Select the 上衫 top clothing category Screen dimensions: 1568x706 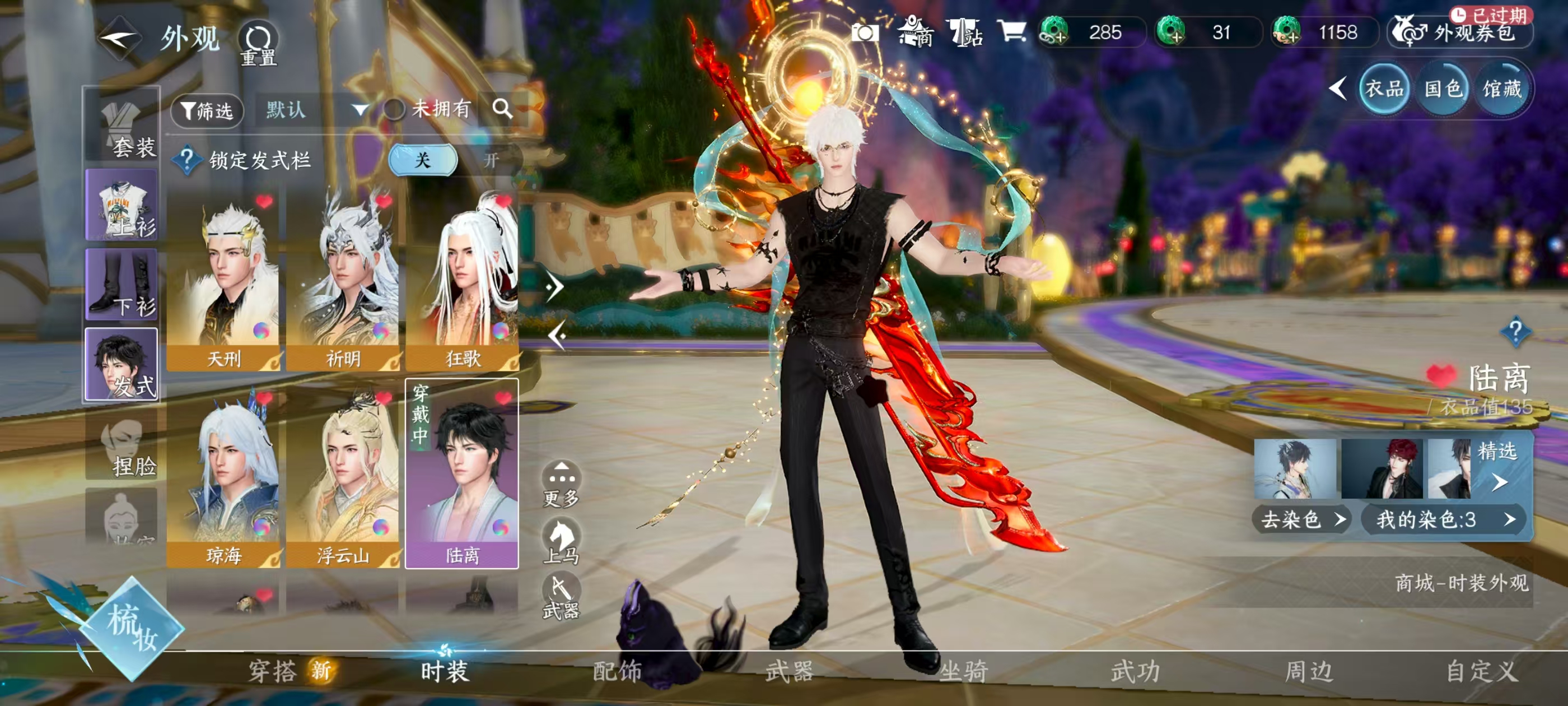point(122,205)
